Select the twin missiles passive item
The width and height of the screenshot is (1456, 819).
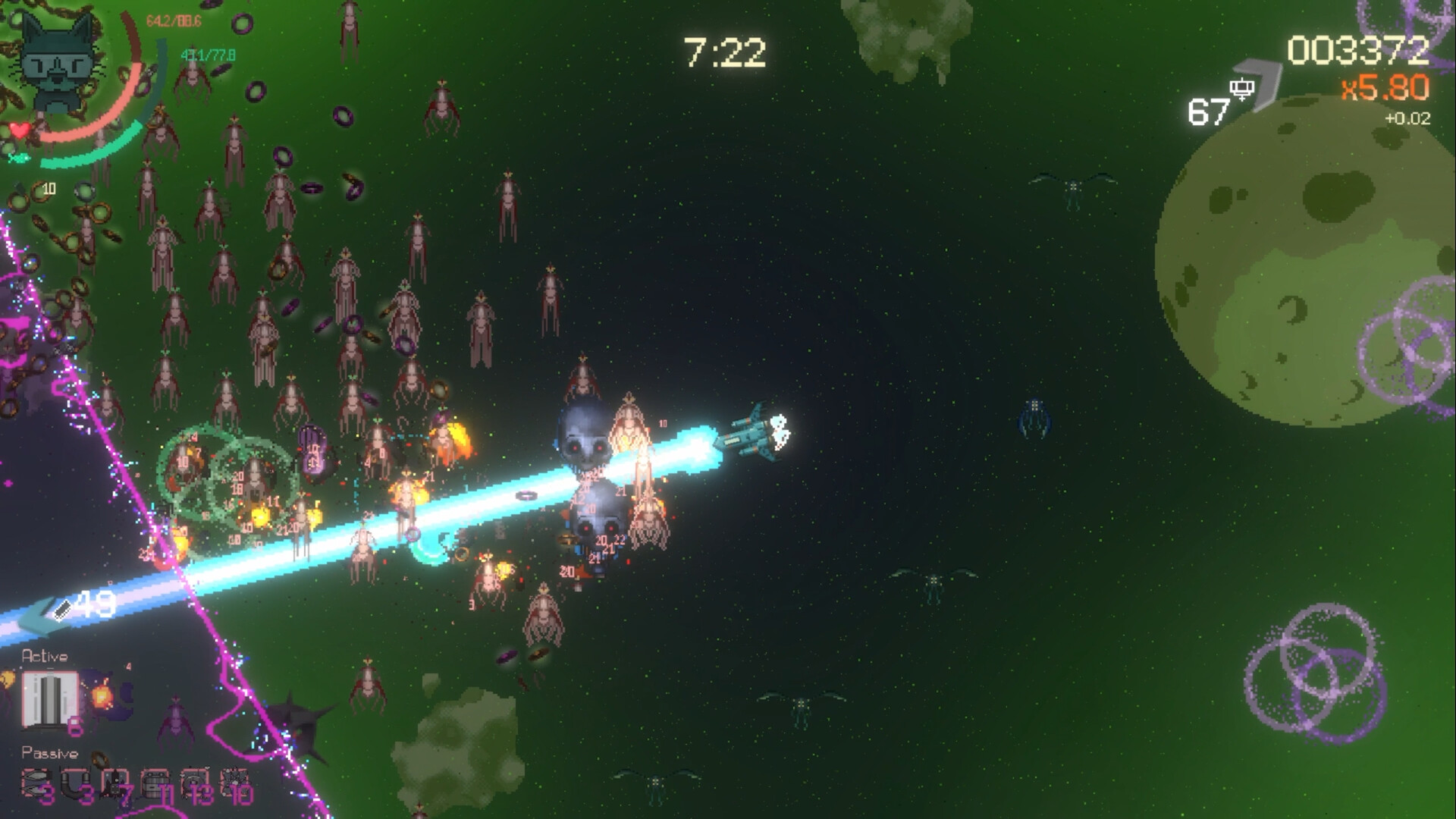(34, 783)
